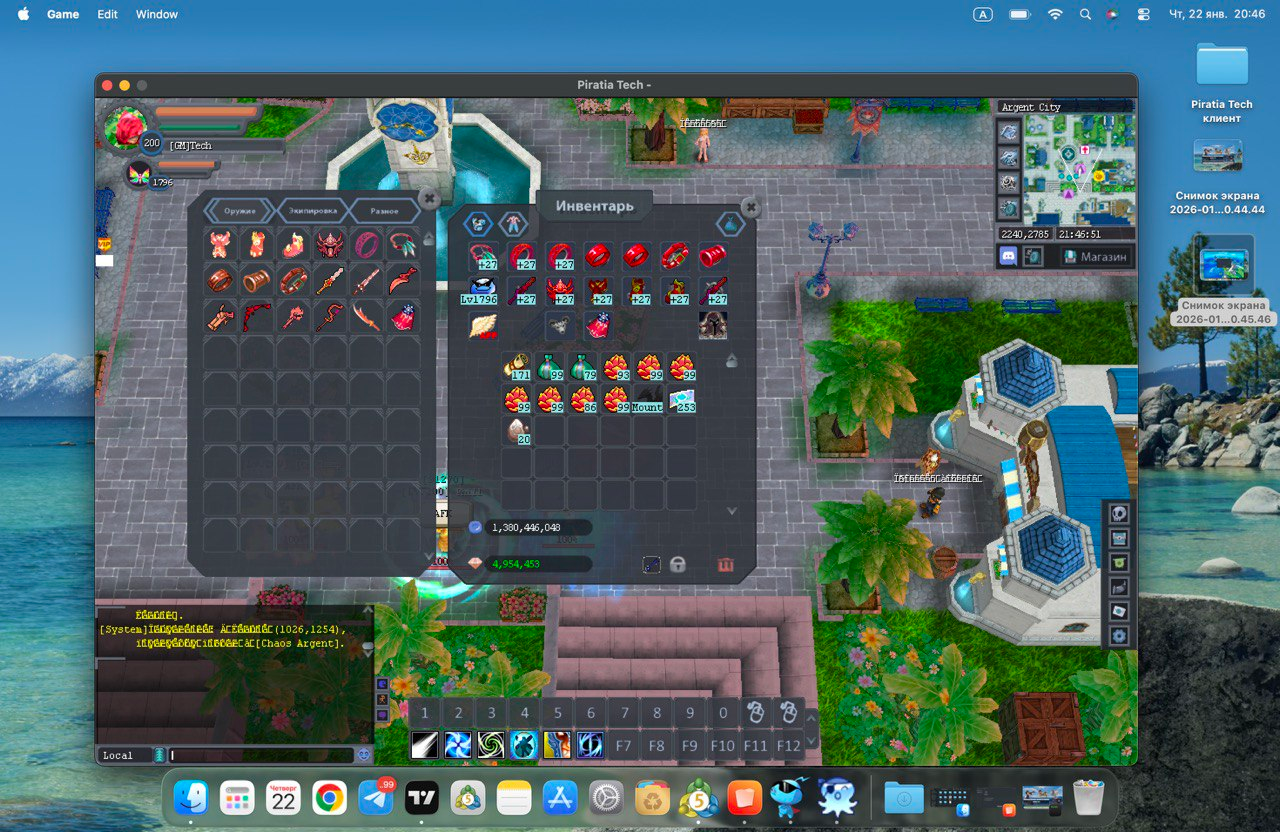Switch to the Оружие tab
This screenshot has width=1280, height=832.
[x=240, y=211]
